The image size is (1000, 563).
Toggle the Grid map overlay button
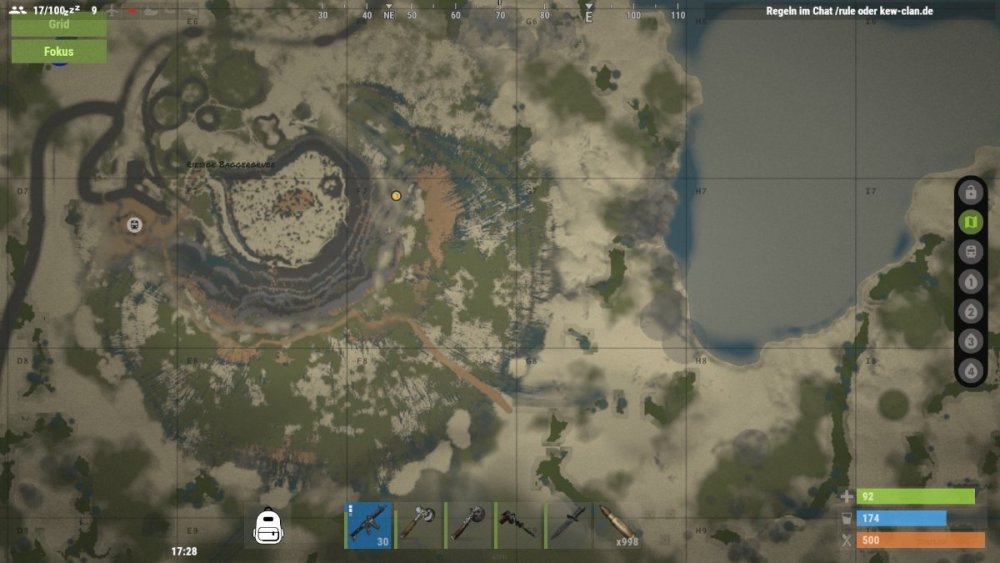point(58,24)
